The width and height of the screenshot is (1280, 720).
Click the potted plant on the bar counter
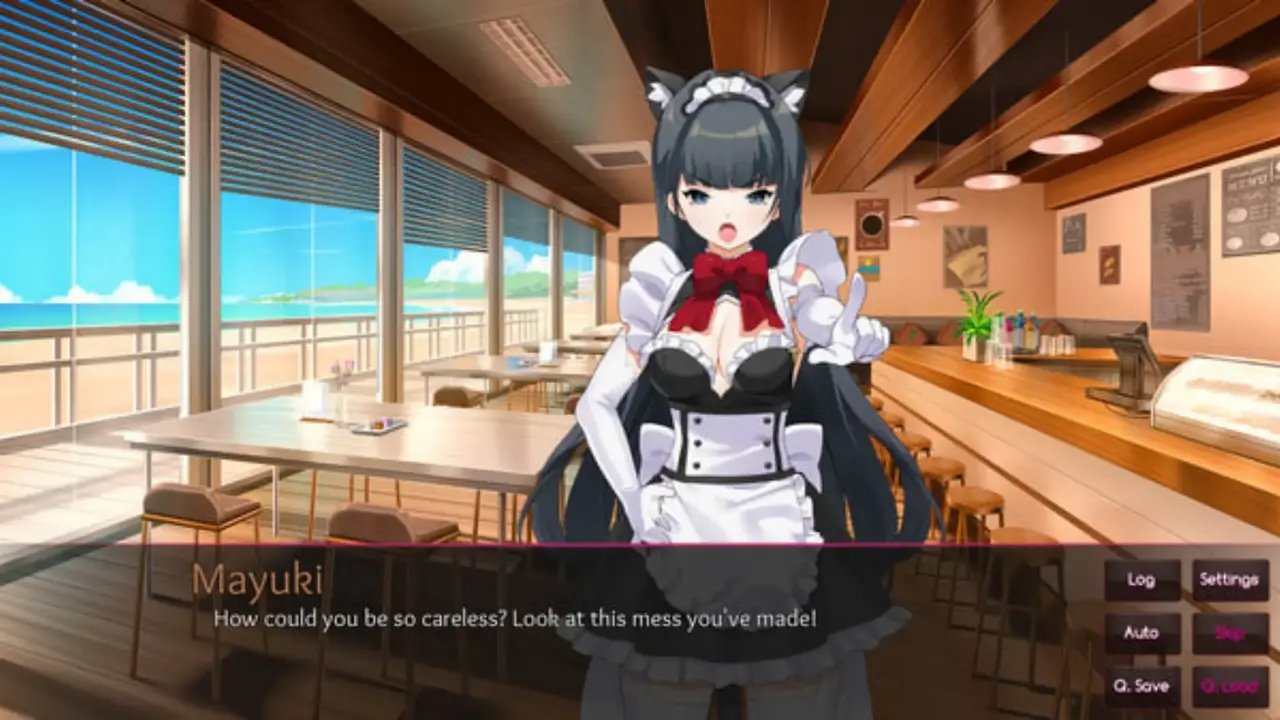click(977, 320)
